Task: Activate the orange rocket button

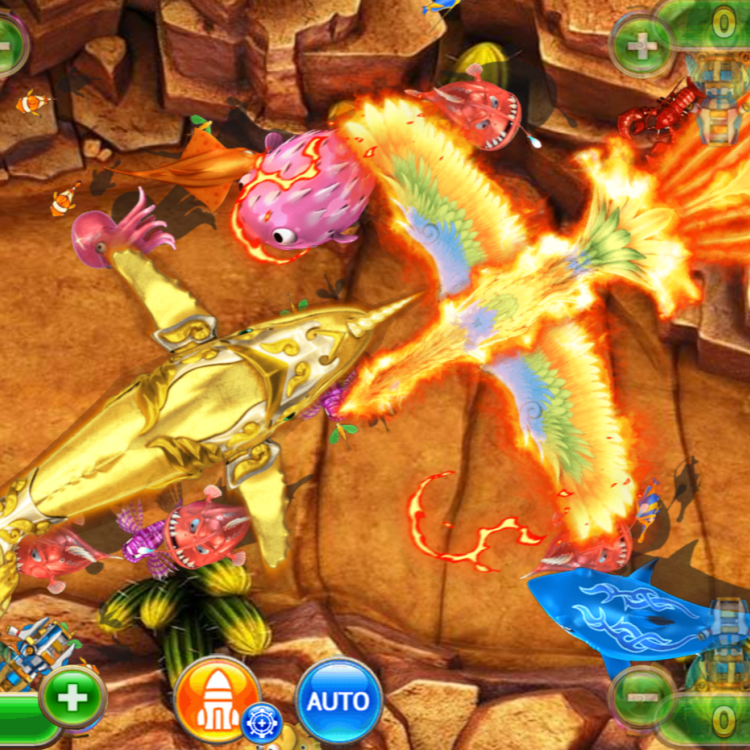Action: pos(216,696)
